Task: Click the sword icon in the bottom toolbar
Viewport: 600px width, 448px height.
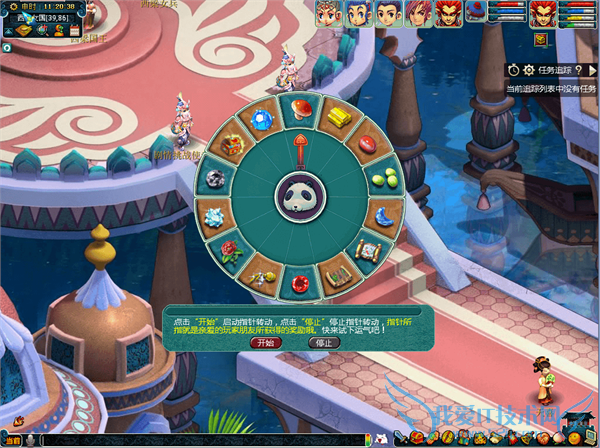Action: coord(402,439)
